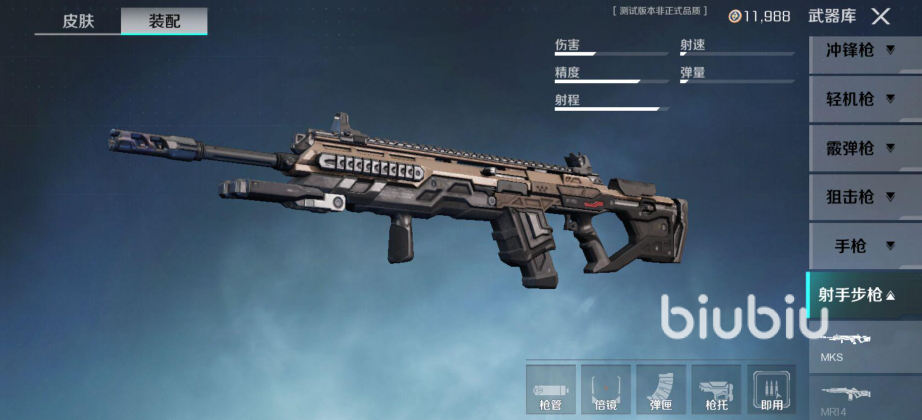Switch to the 皮肤 skins tab

[78, 21]
